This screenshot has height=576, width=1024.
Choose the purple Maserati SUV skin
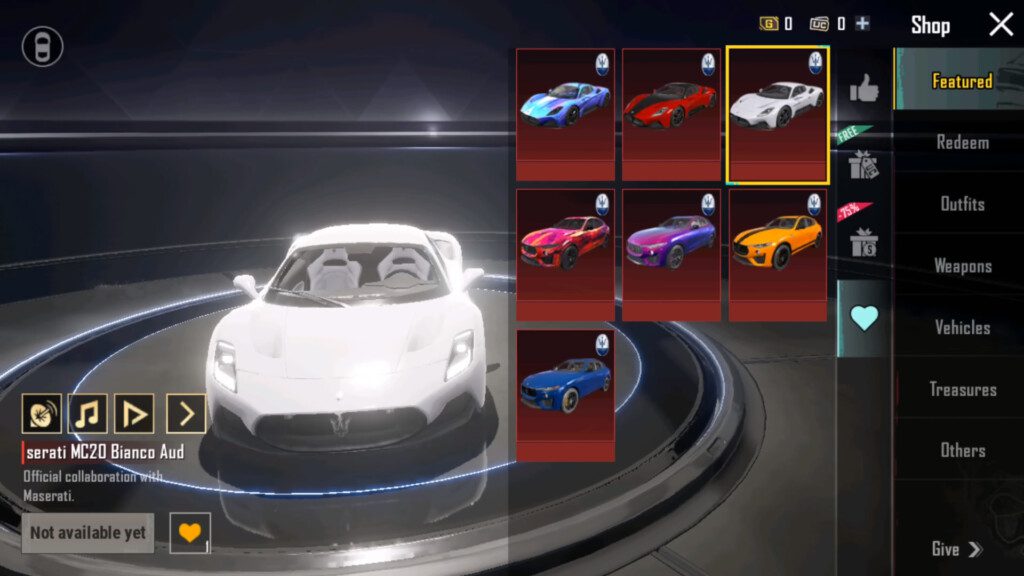tap(671, 255)
